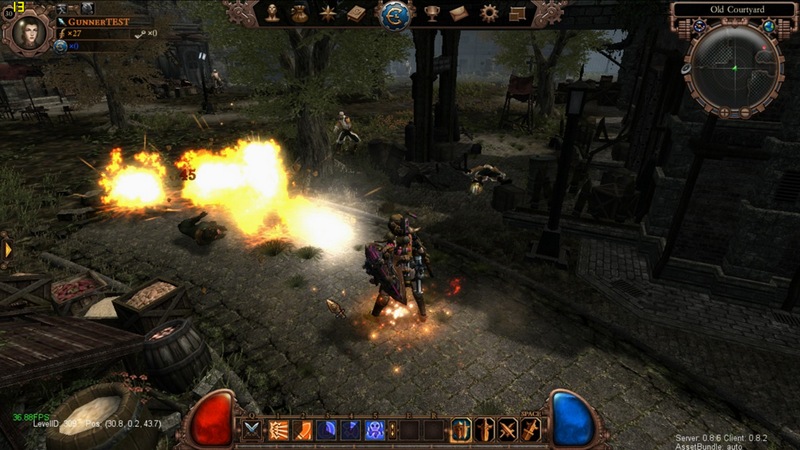Open the coin pouch inventory icon
Viewport: 800px width, 450px height.
pos(300,13)
